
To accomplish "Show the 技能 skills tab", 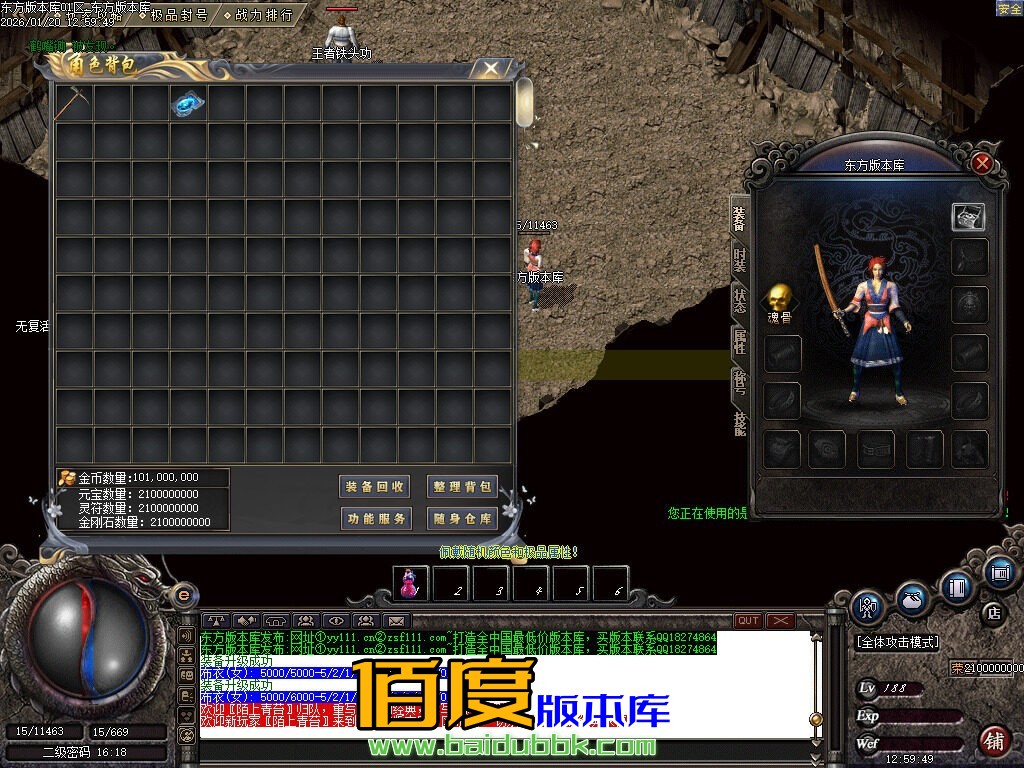I will pos(739,423).
